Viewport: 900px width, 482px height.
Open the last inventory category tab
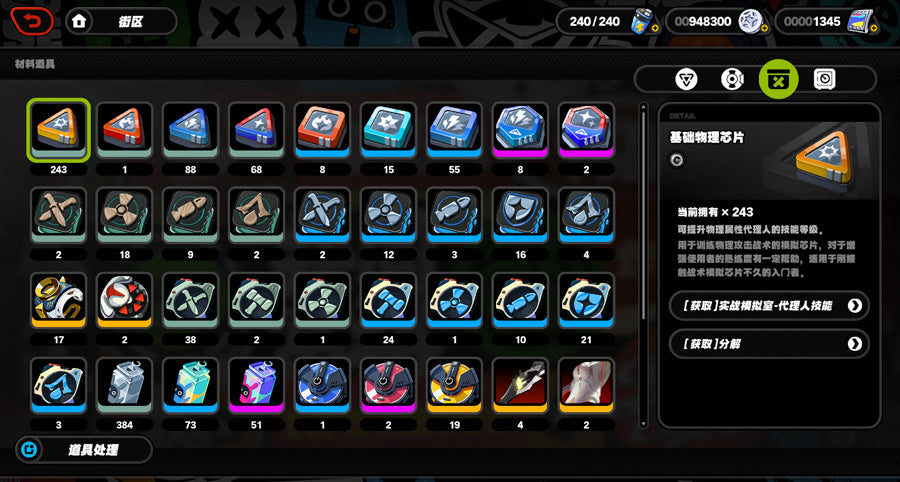click(x=825, y=79)
